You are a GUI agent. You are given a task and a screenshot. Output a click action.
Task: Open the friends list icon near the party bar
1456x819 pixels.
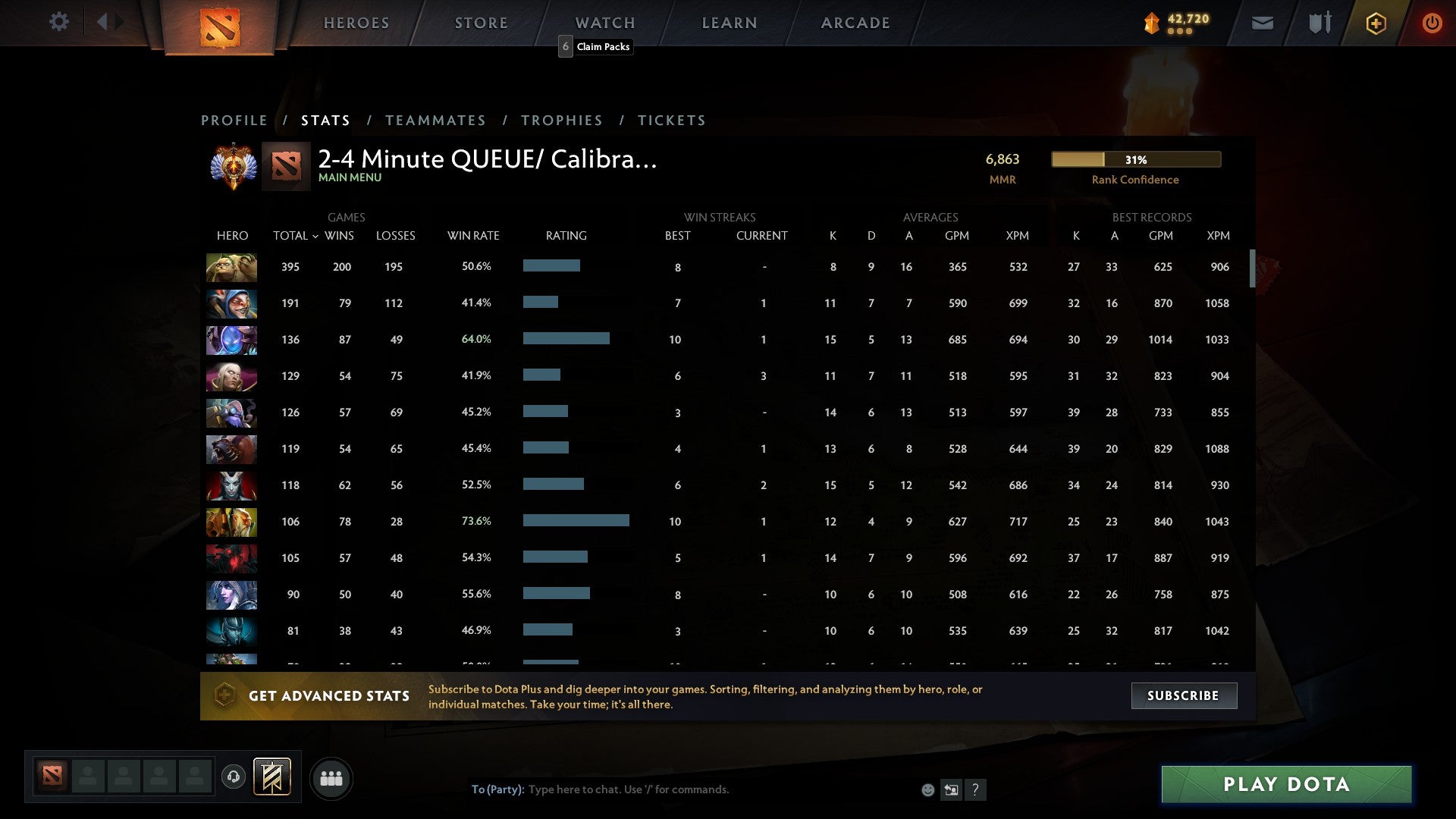pyautogui.click(x=331, y=778)
